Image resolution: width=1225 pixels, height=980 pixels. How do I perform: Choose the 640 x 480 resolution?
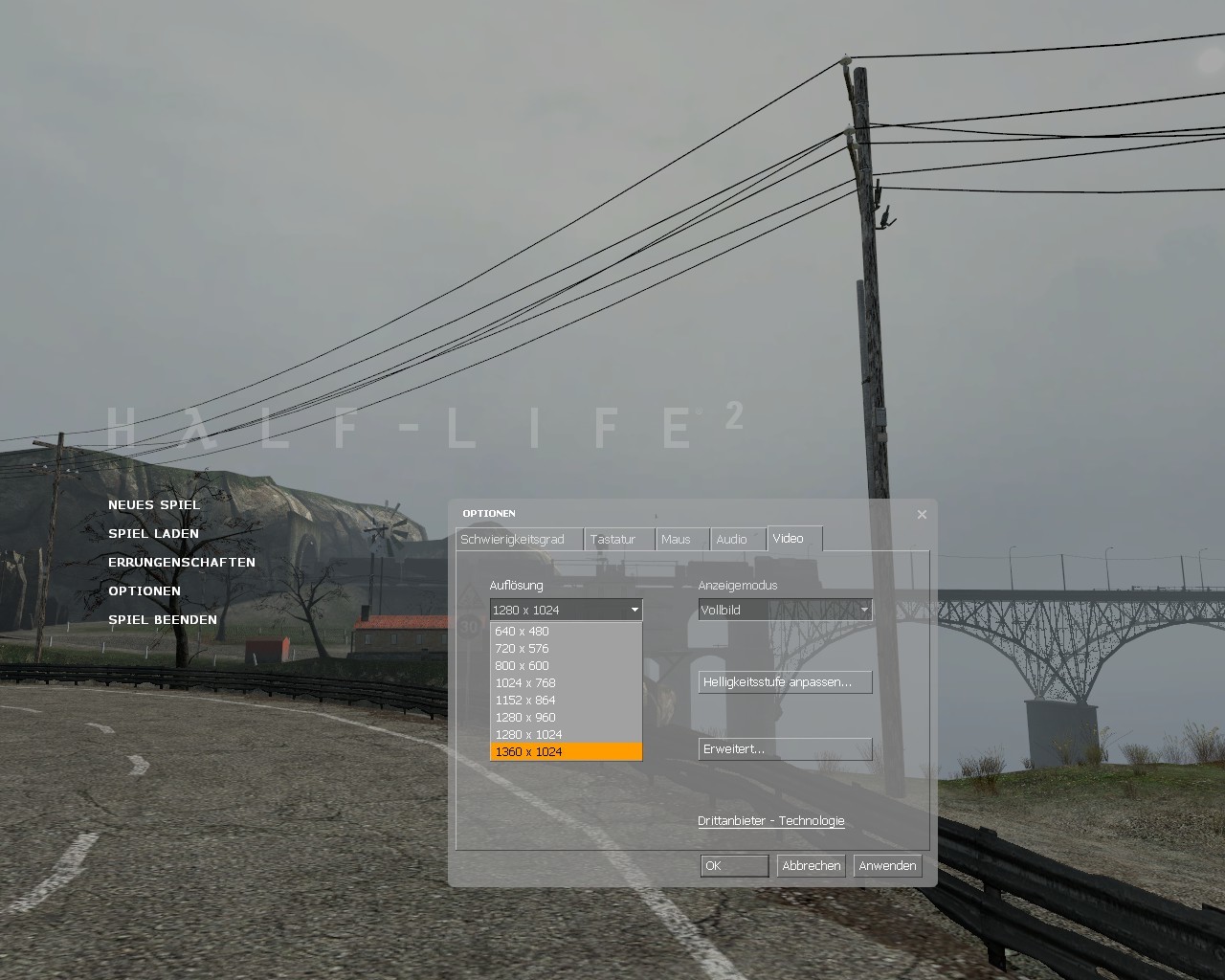click(x=522, y=631)
